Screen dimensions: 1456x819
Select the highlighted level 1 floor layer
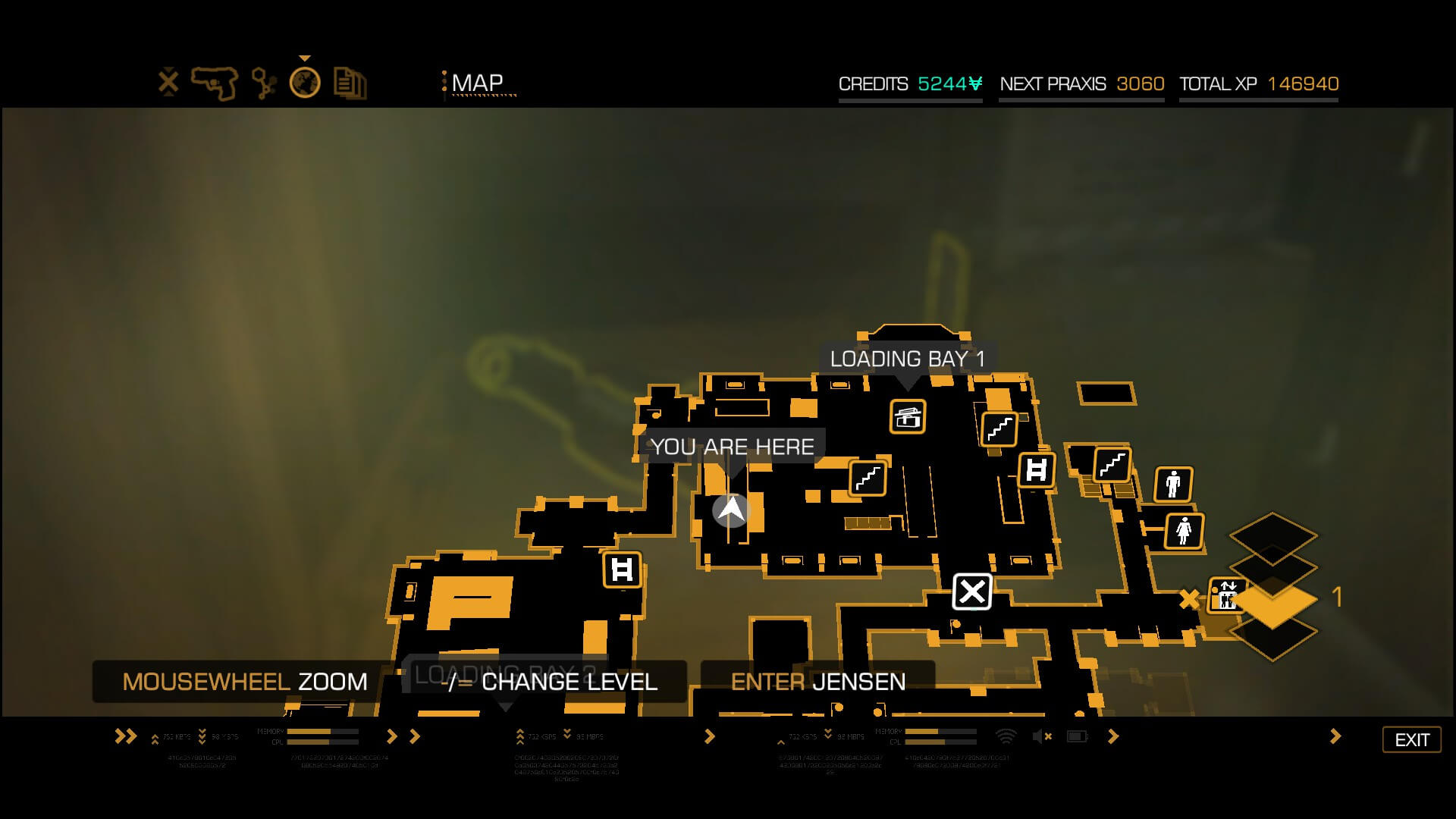click(1273, 601)
